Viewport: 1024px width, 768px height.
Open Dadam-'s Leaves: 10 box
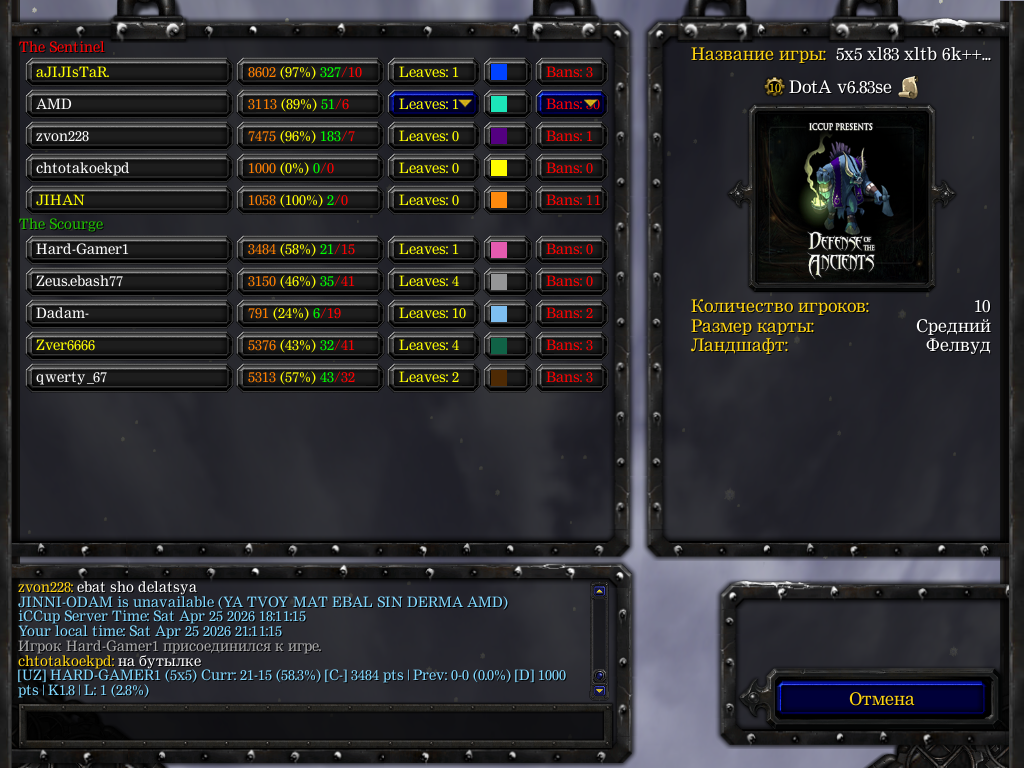433,313
